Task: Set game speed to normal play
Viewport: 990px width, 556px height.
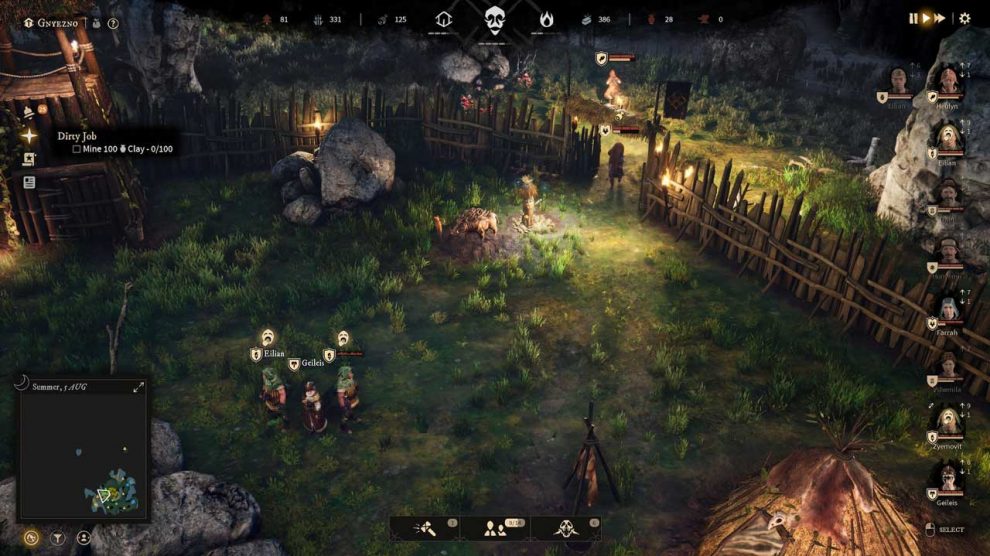Action: coord(926,18)
